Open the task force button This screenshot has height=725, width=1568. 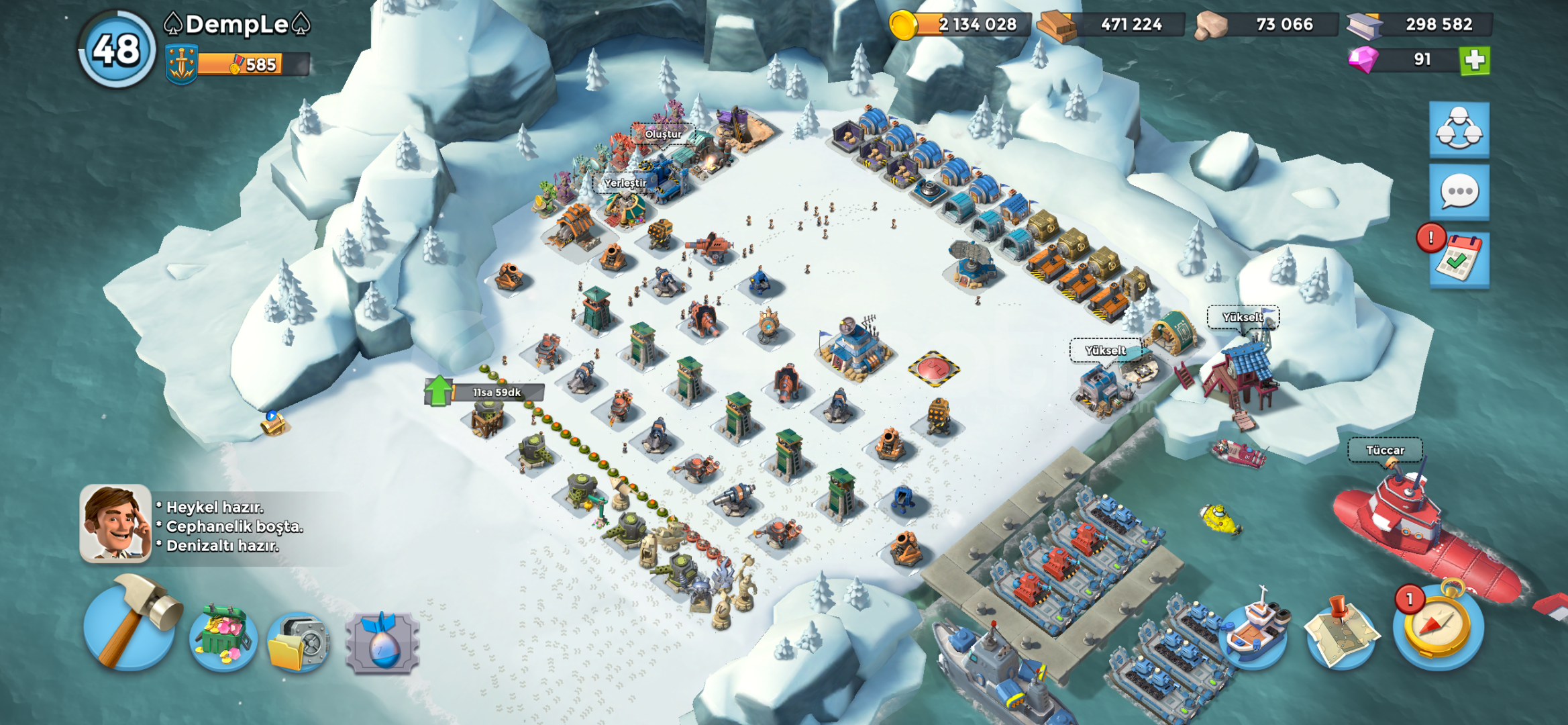click(1459, 130)
